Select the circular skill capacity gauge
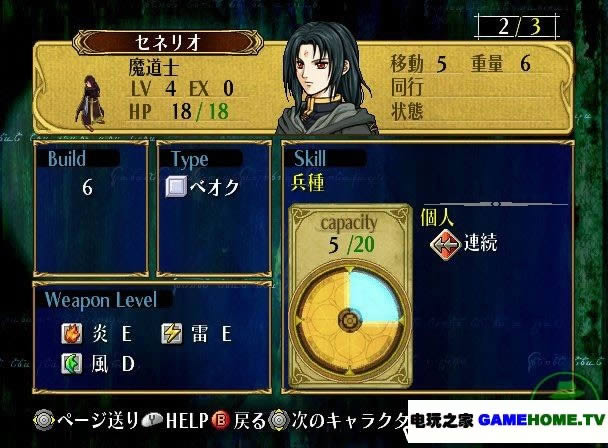This screenshot has width=608, height=448. click(349, 320)
